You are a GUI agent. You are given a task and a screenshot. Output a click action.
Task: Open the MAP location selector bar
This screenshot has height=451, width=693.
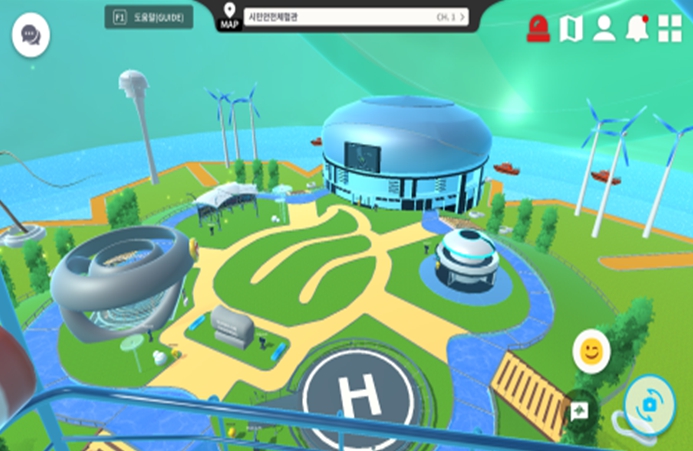pyautogui.click(x=356, y=17)
